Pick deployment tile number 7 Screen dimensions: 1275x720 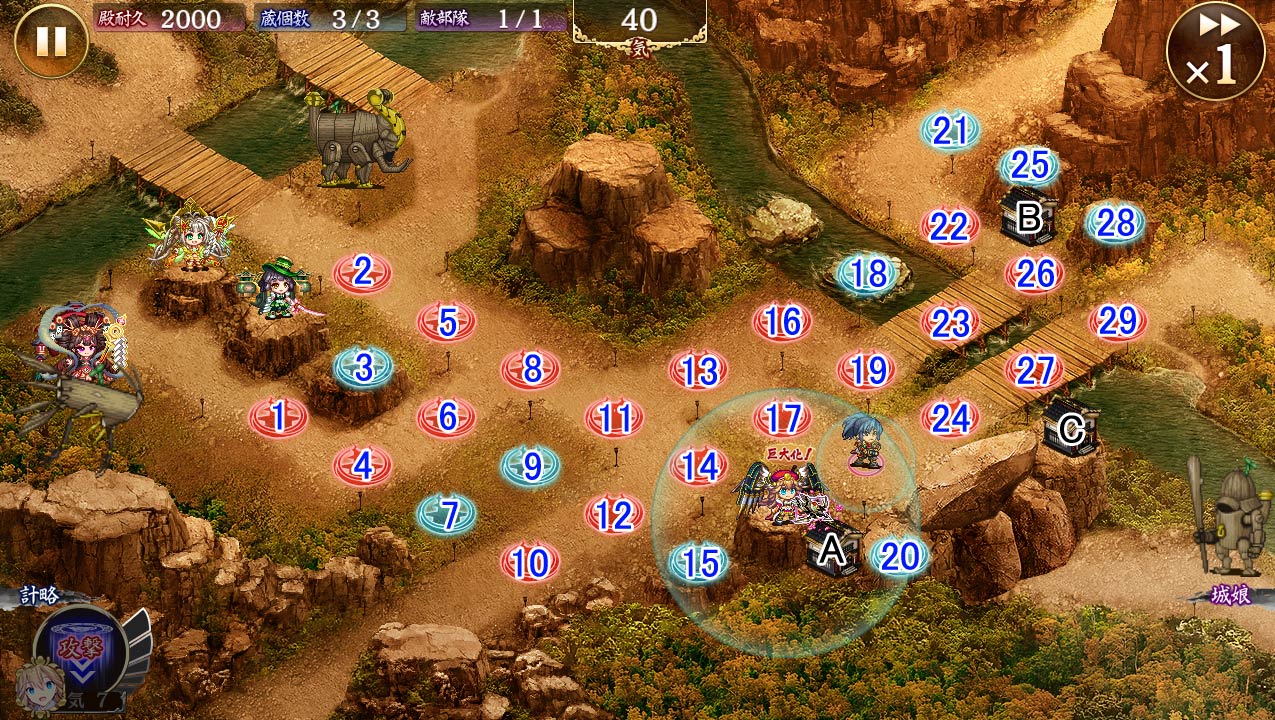[447, 514]
